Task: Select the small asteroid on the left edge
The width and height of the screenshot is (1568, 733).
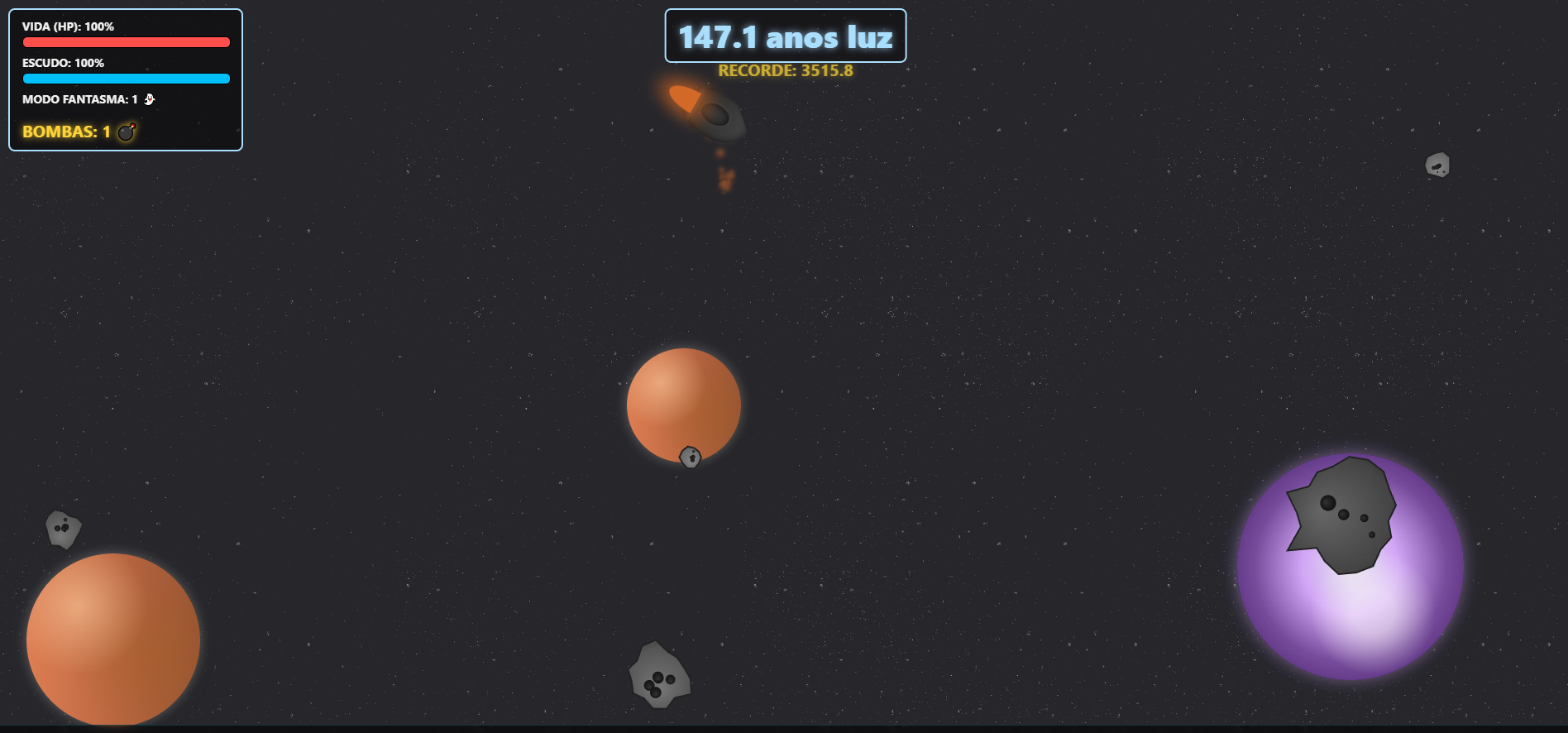Action: [63, 528]
